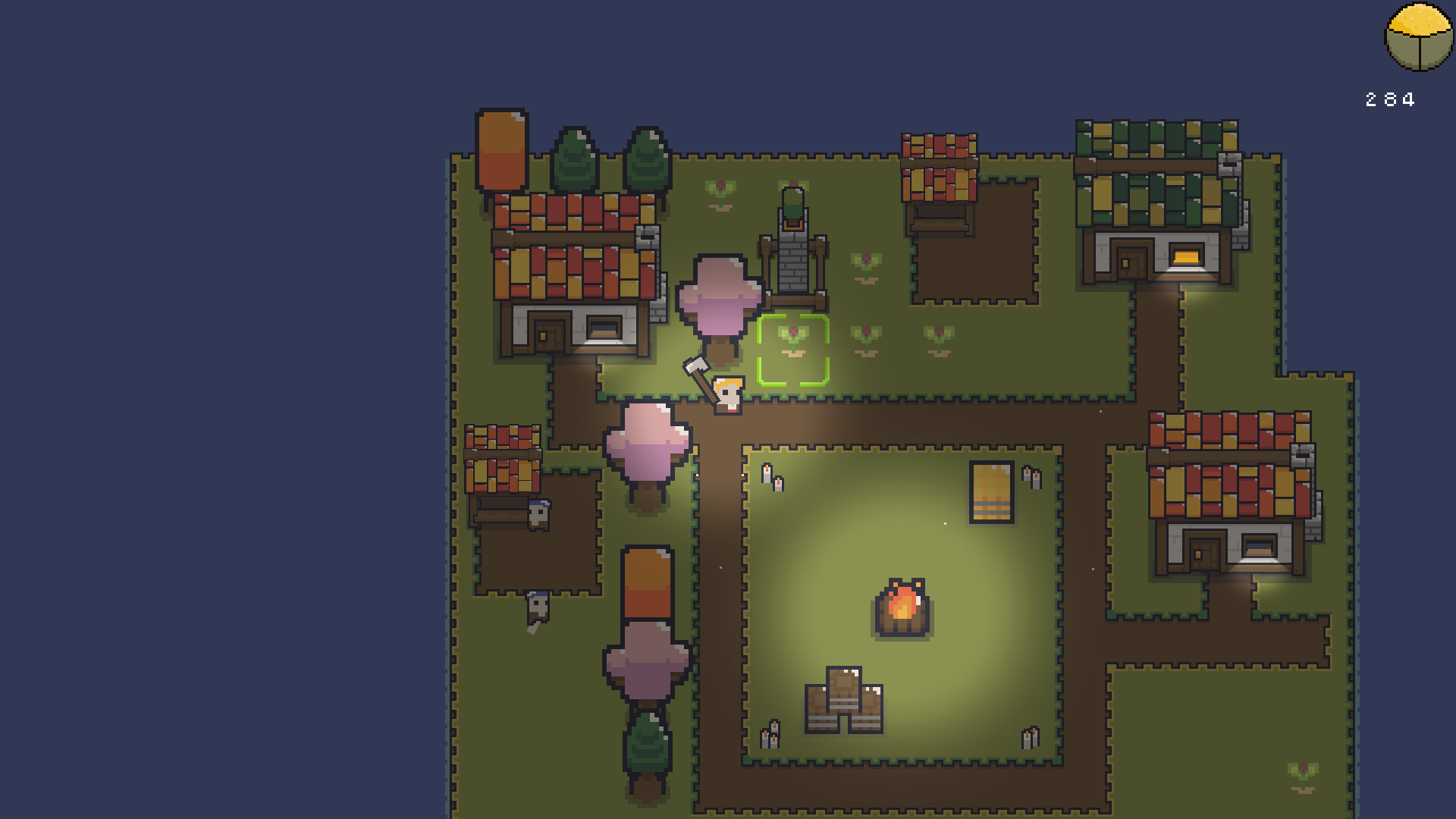The width and height of the screenshot is (1456, 819).
Task: Select the resource counter showing 284
Action: tap(1390, 98)
